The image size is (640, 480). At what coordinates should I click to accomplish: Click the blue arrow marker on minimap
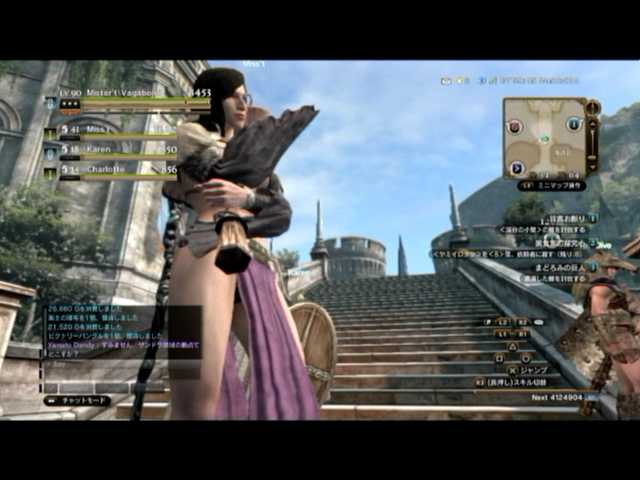517,168
